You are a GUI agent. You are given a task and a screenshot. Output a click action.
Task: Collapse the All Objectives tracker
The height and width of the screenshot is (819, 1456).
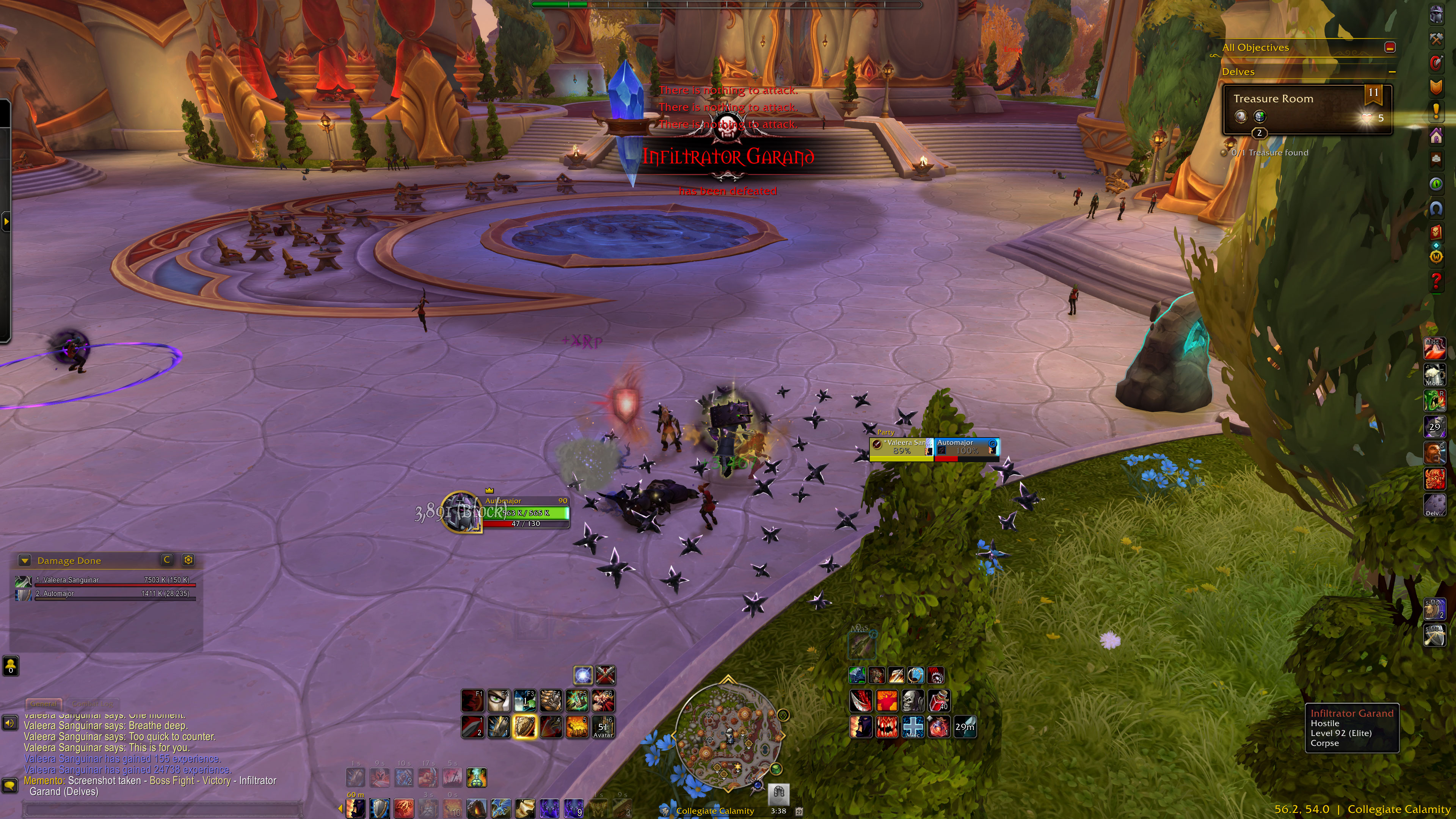[x=1390, y=47]
